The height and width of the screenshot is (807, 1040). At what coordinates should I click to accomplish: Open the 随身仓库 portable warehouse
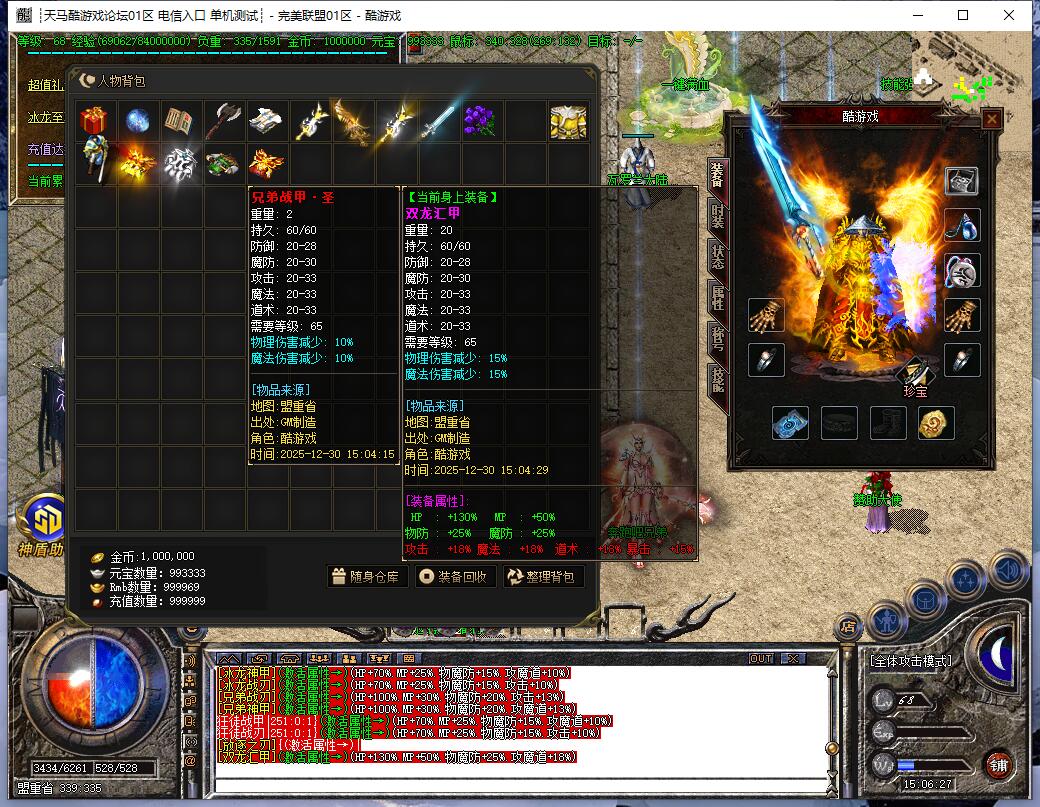coord(367,576)
